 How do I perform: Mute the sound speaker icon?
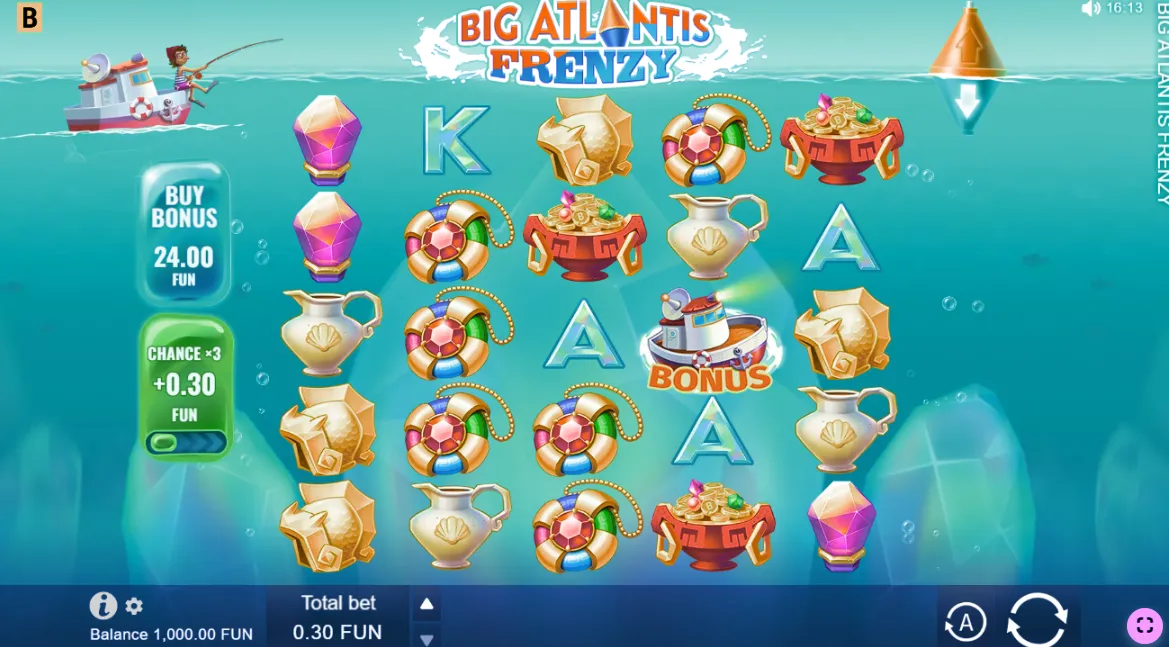[x=1090, y=8]
